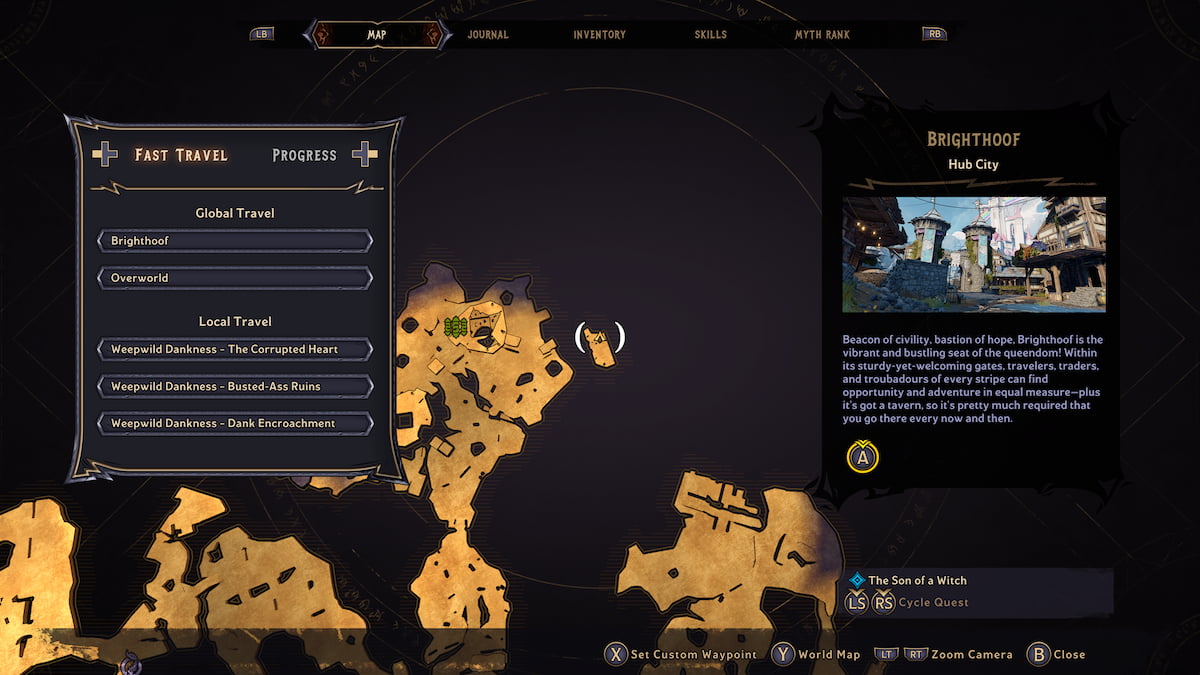This screenshot has width=1200, height=675.
Task: Select the Fast Travel panel heading
Action: pos(181,155)
